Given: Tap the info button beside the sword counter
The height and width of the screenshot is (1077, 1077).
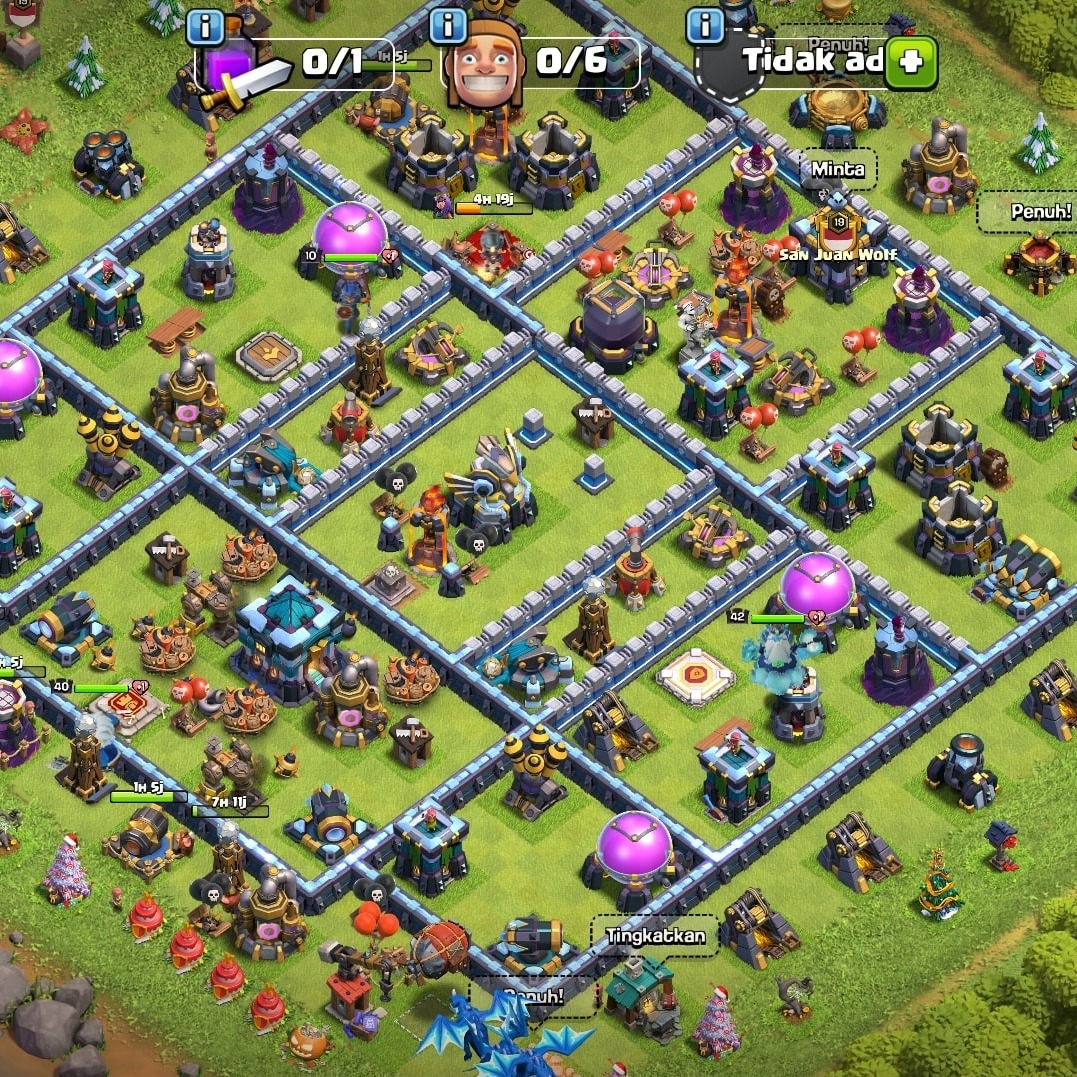Looking at the screenshot, I should click(205, 26).
